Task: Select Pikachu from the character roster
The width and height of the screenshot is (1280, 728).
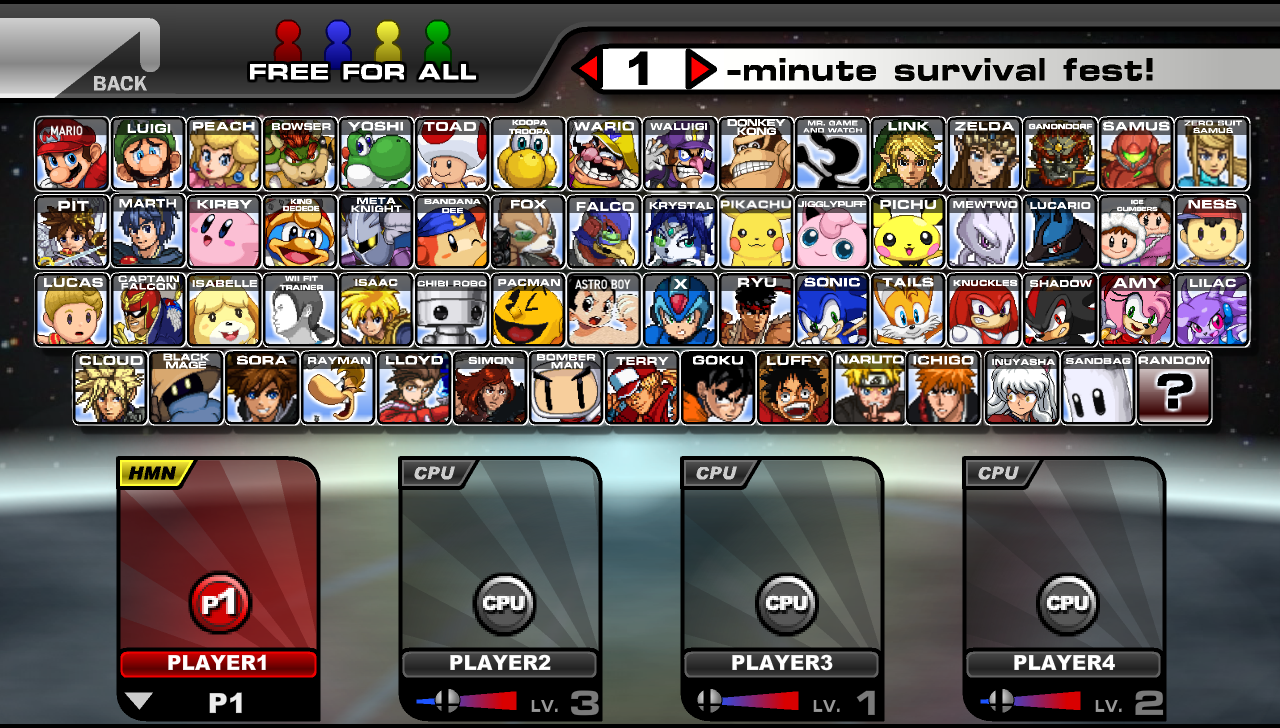Action: (x=756, y=230)
